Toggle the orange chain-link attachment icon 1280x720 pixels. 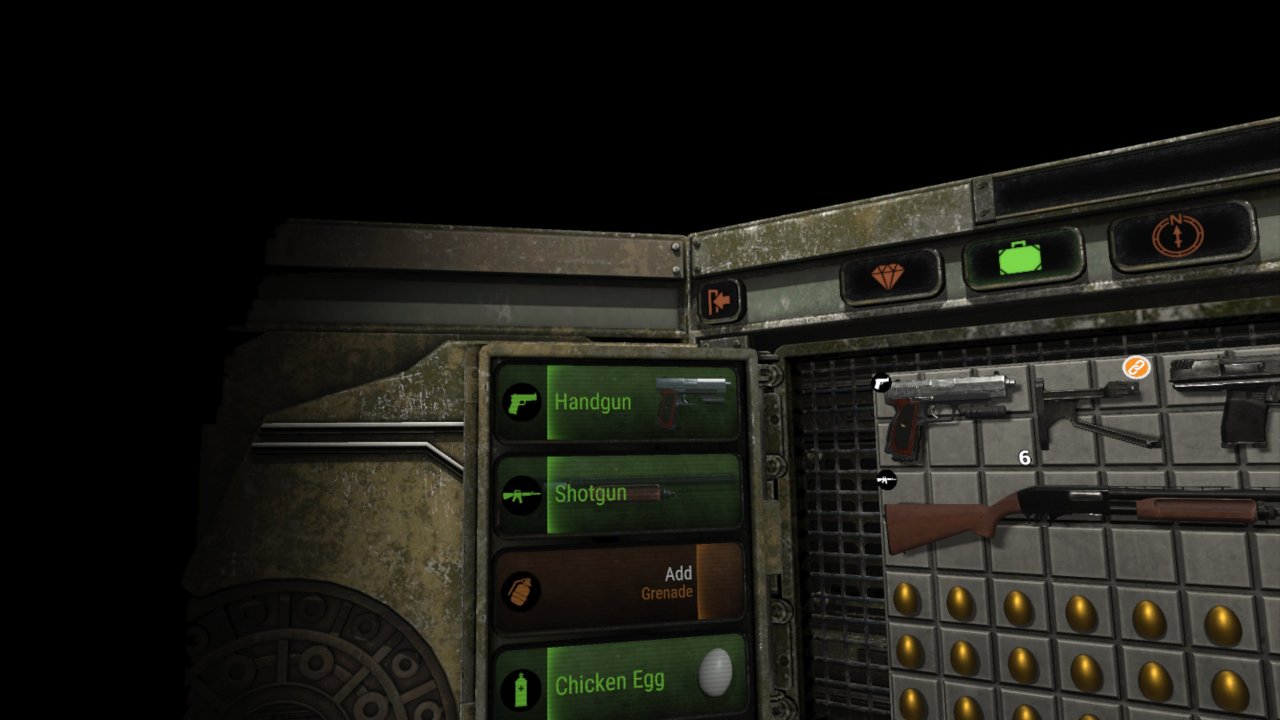[x=1138, y=368]
